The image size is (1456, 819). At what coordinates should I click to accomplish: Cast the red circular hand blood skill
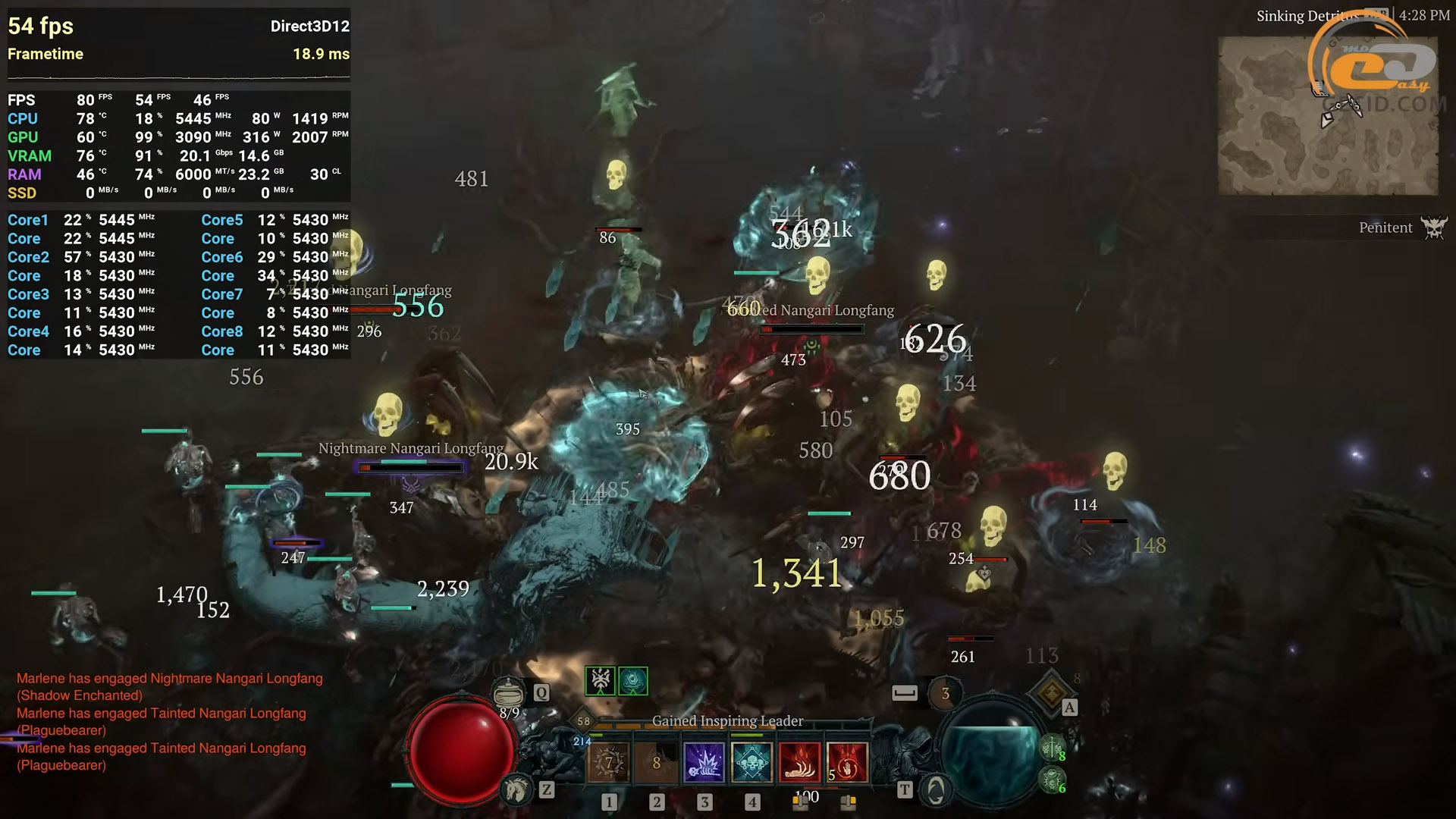click(847, 762)
